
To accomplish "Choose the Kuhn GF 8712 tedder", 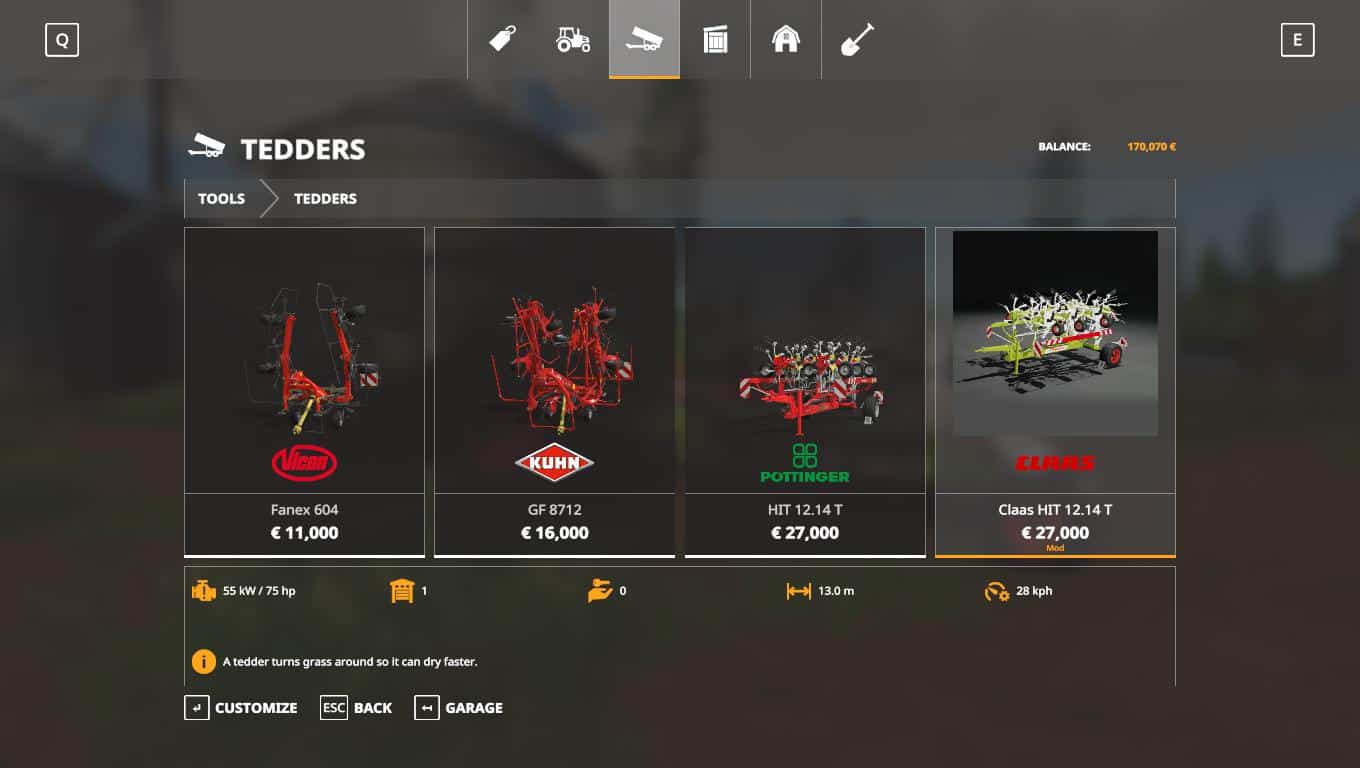I will tap(554, 390).
